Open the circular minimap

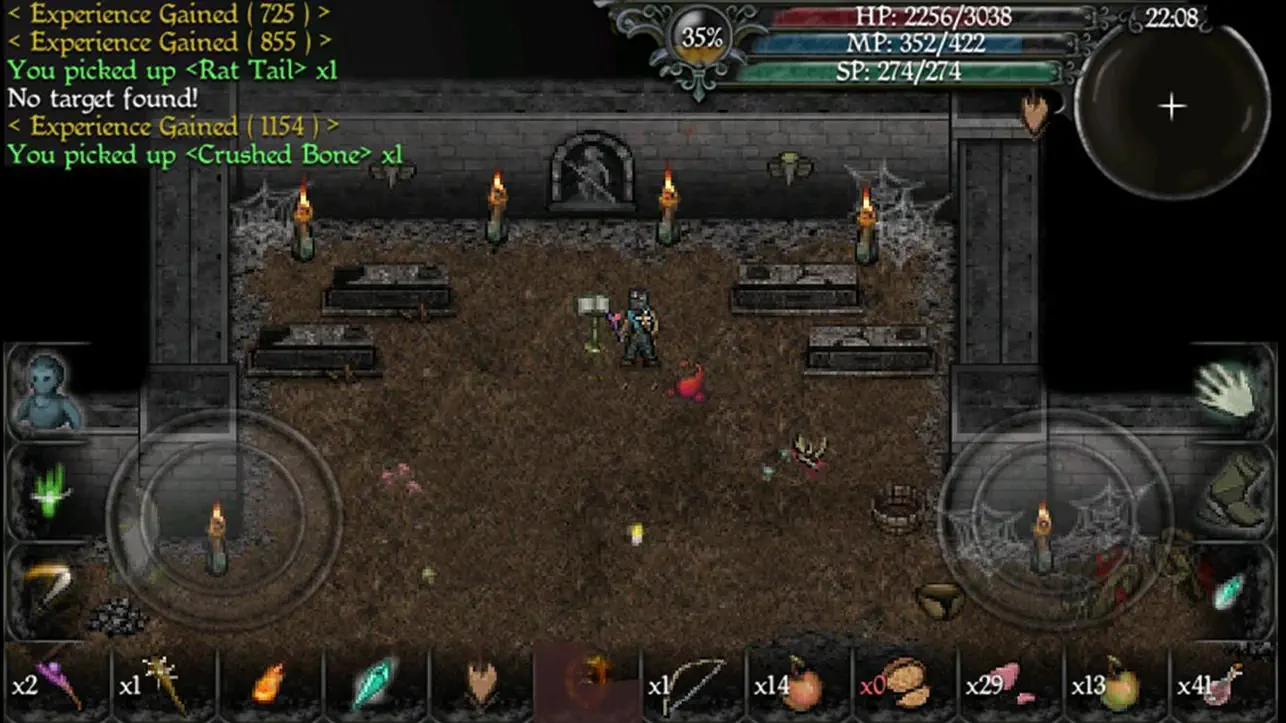(x=1172, y=108)
